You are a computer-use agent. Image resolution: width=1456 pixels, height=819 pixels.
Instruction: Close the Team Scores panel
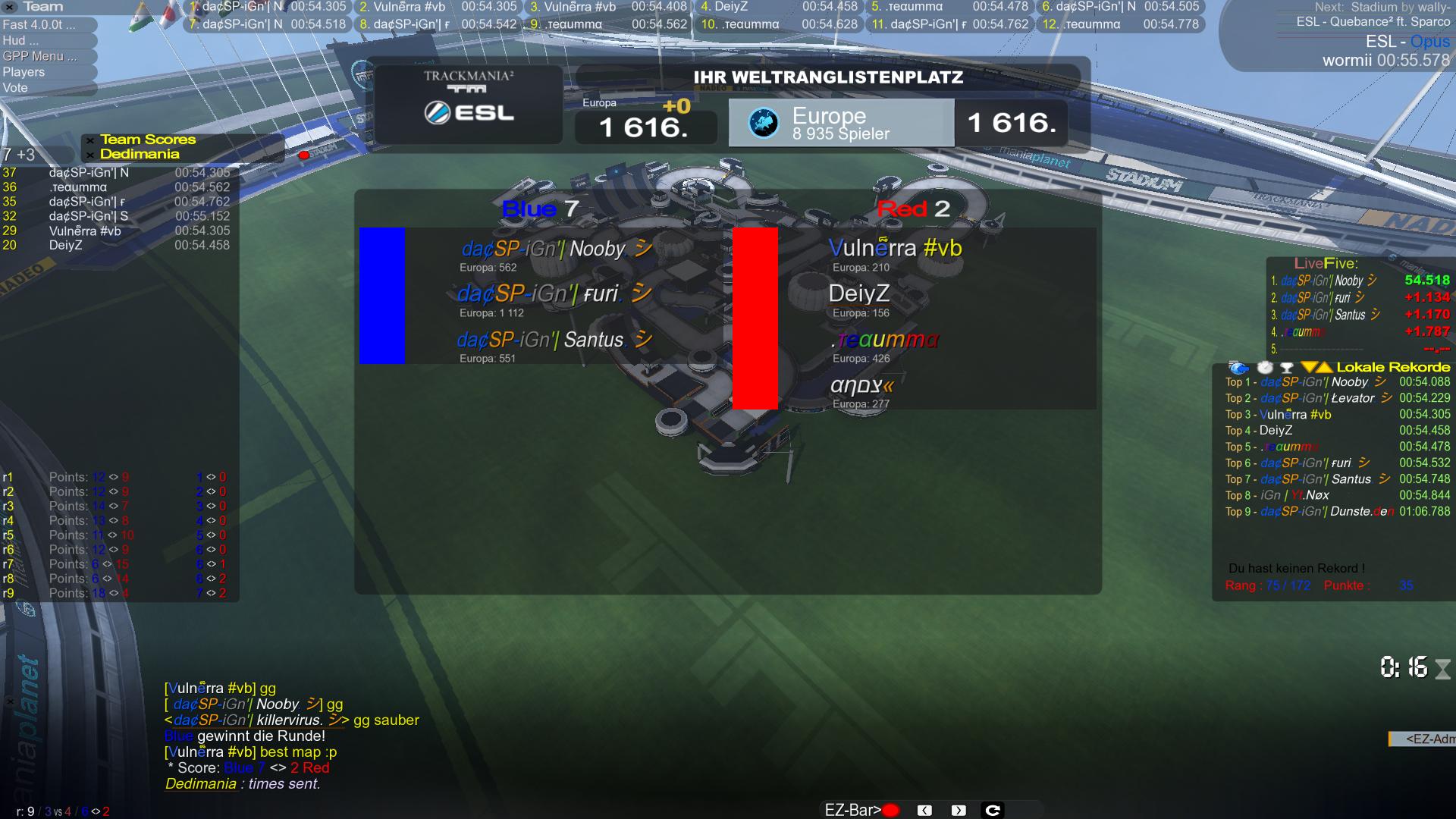90,140
